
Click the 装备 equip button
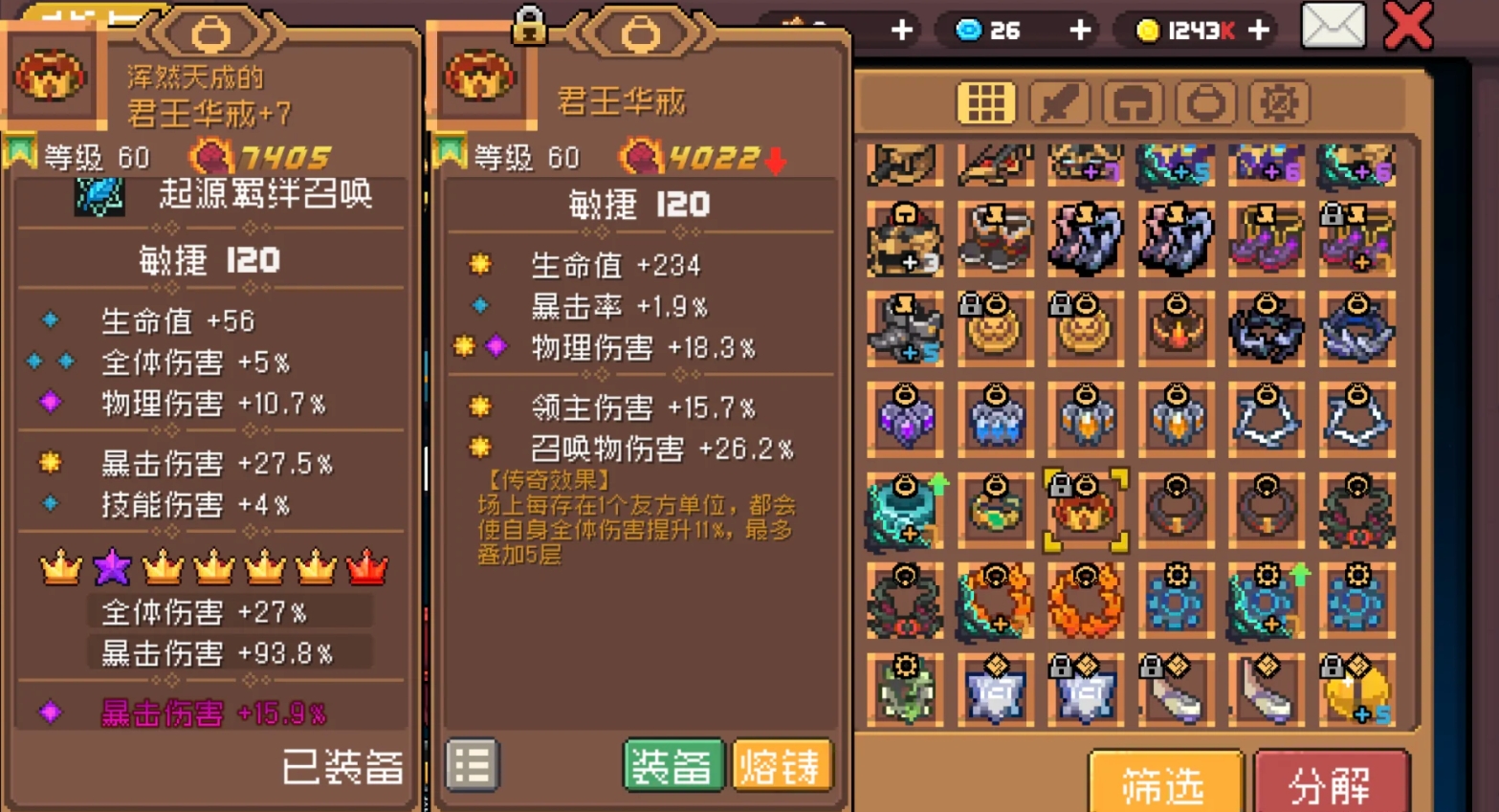(x=672, y=765)
